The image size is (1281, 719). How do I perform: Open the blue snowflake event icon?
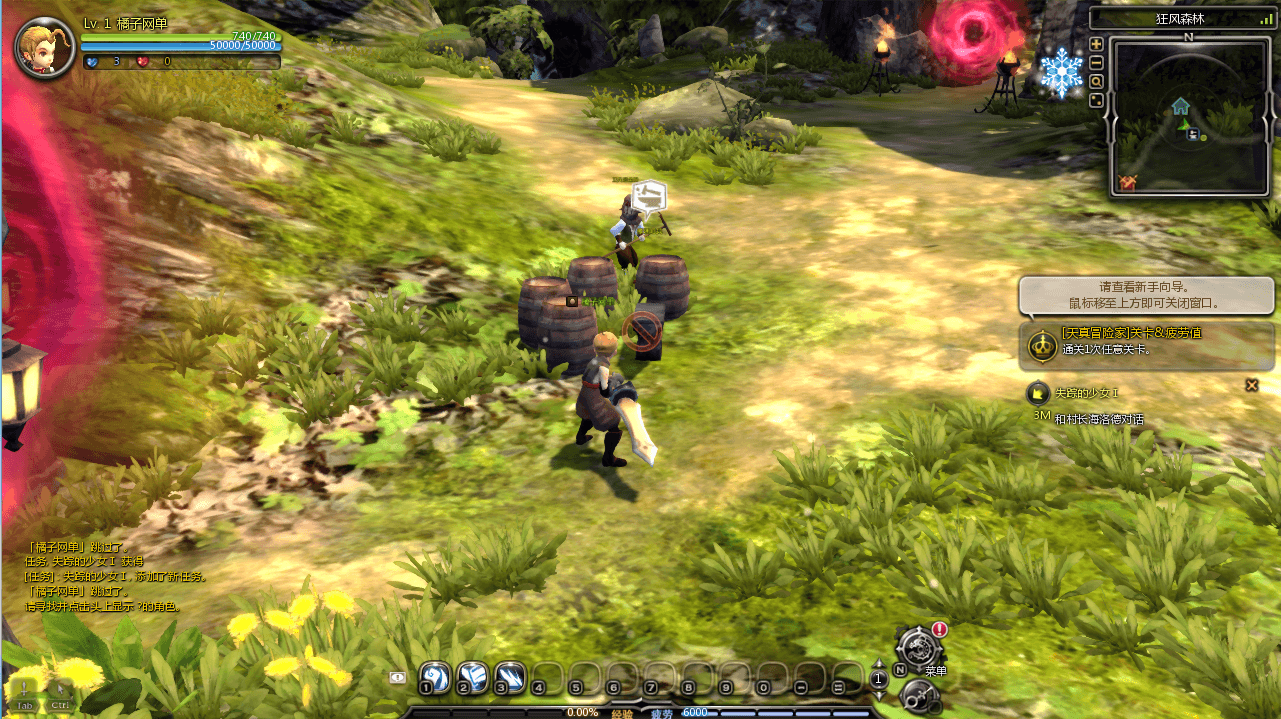pos(1061,73)
